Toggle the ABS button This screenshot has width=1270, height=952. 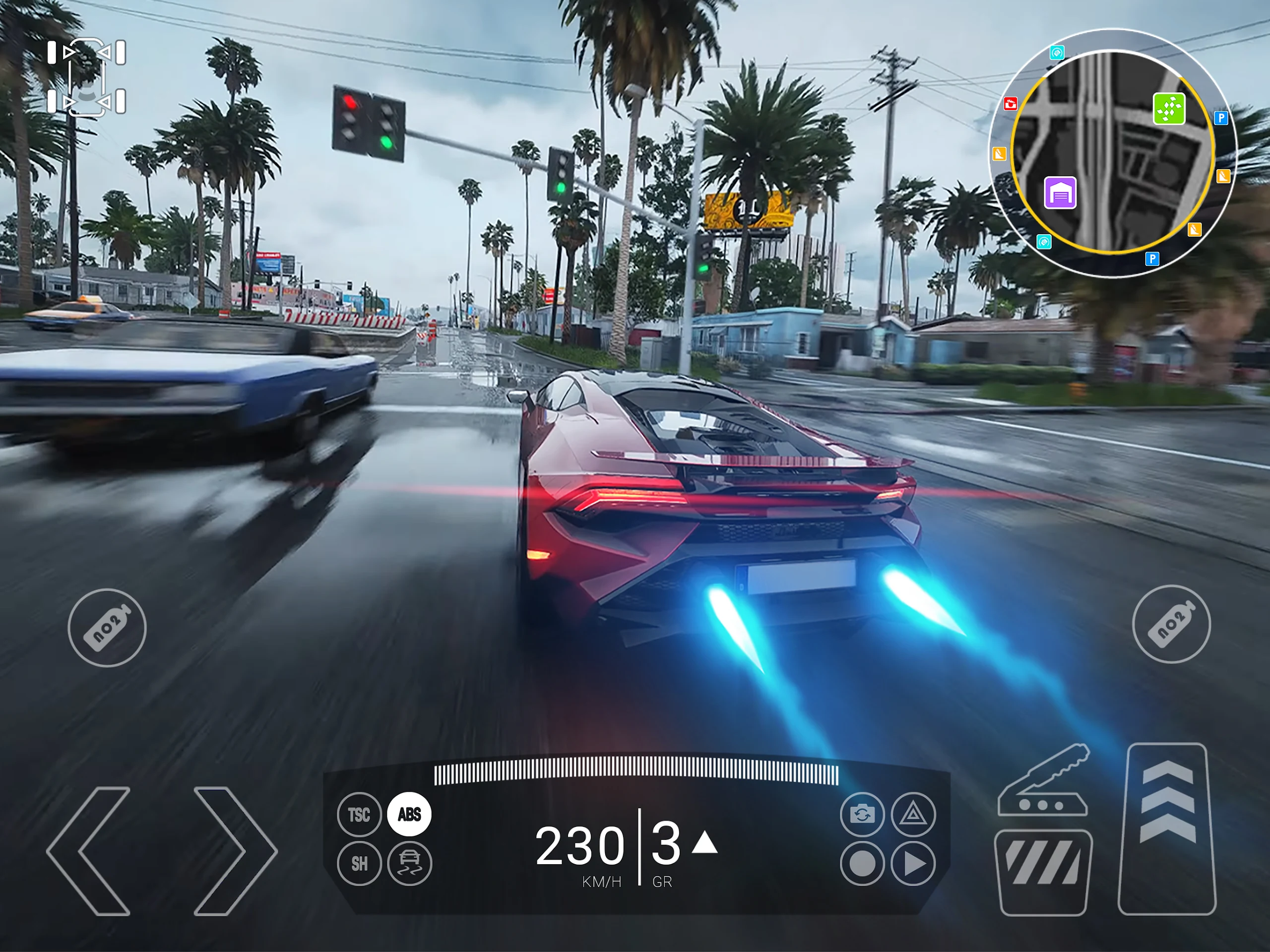click(409, 814)
